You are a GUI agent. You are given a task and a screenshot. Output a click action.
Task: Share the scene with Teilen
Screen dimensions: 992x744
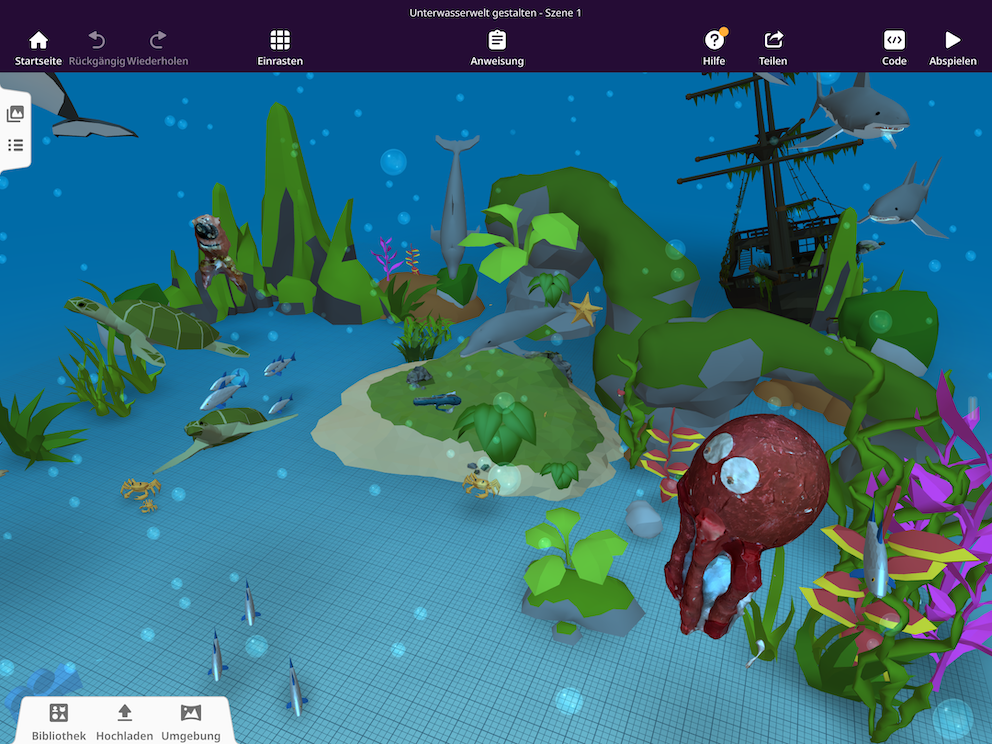pyautogui.click(x=773, y=47)
